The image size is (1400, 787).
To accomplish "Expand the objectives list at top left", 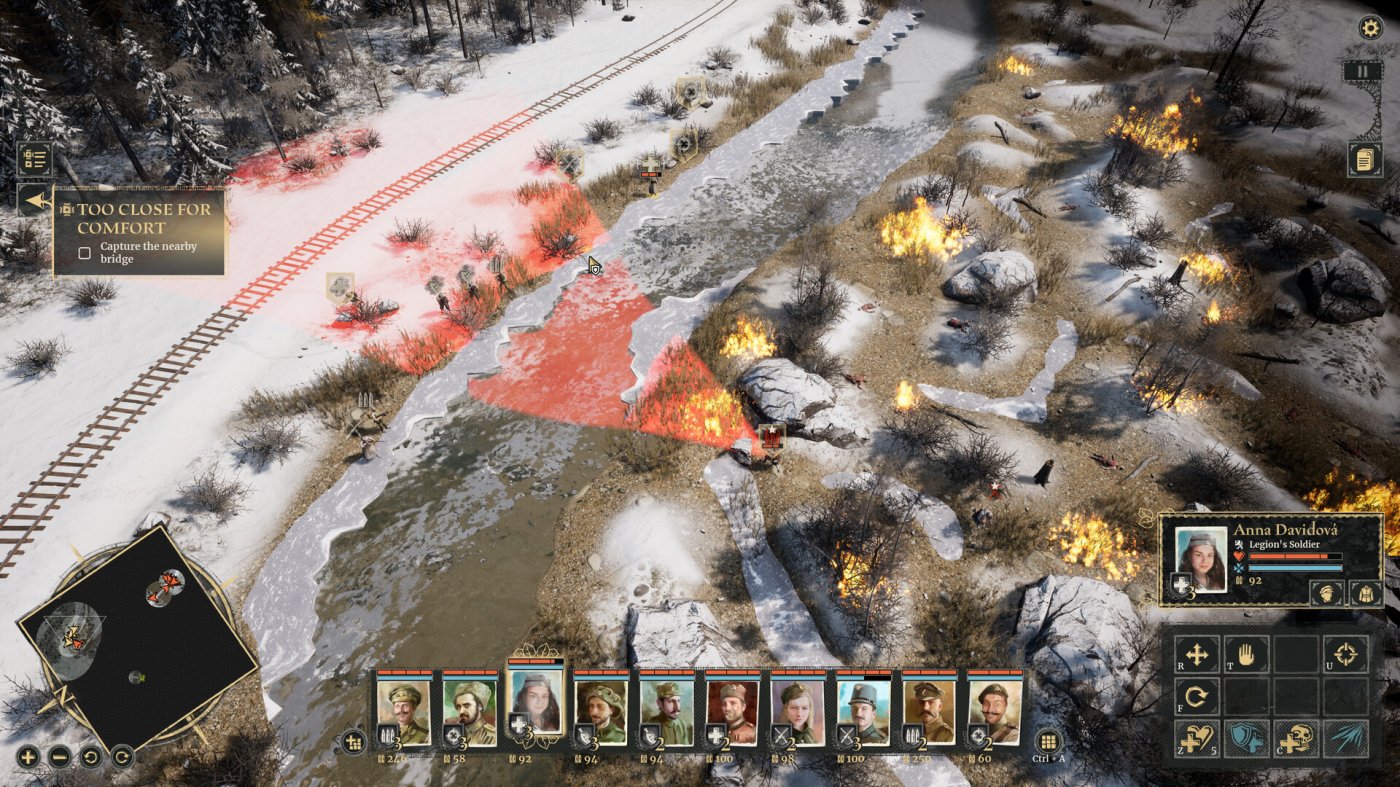I will 35,158.
